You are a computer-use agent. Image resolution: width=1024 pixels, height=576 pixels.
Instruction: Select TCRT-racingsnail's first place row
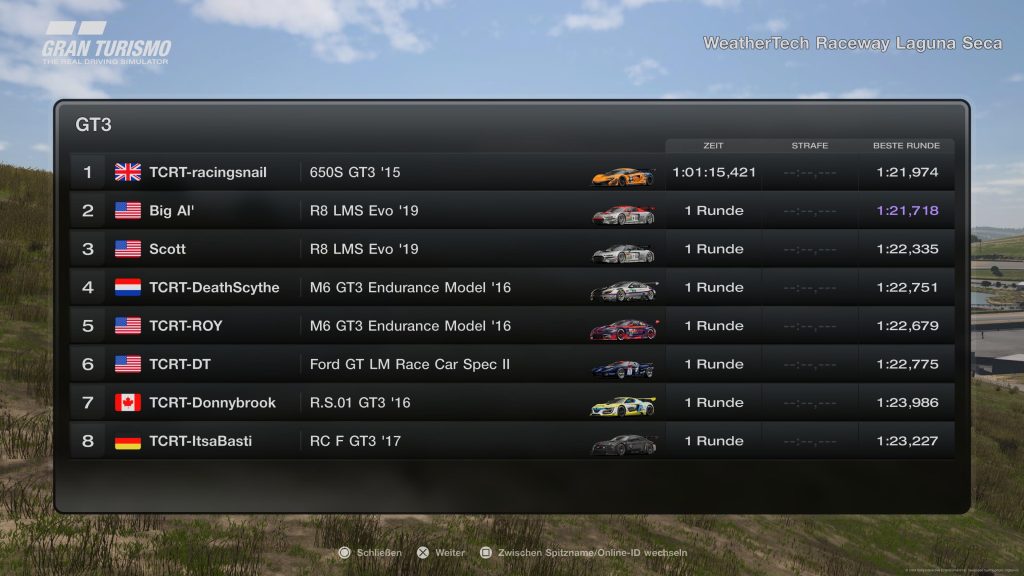click(x=510, y=172)
